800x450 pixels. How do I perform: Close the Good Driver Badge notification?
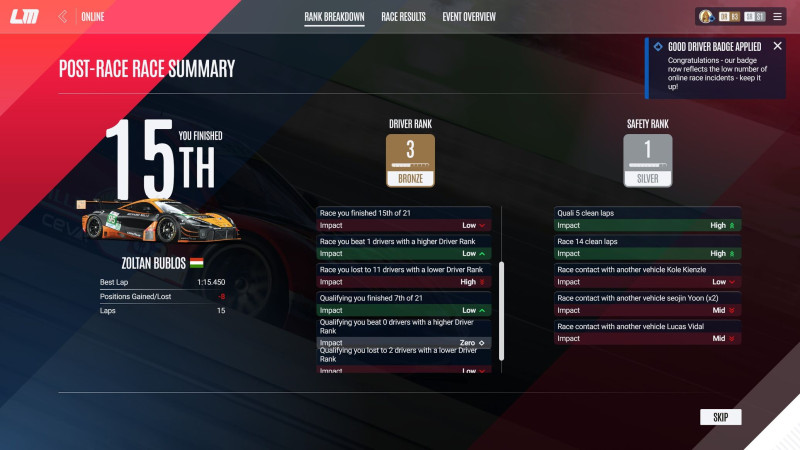(x=777, y=46)
